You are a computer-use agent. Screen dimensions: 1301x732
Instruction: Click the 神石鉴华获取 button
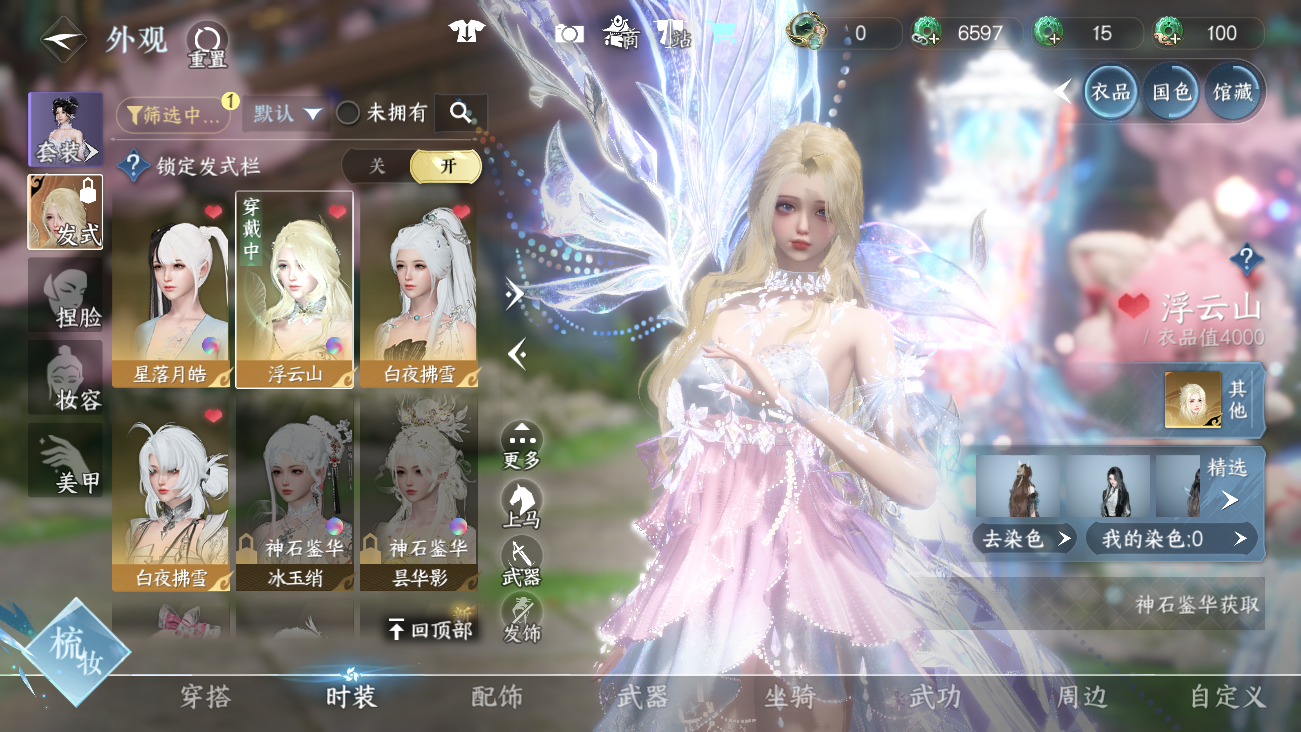pos(1196,605)
